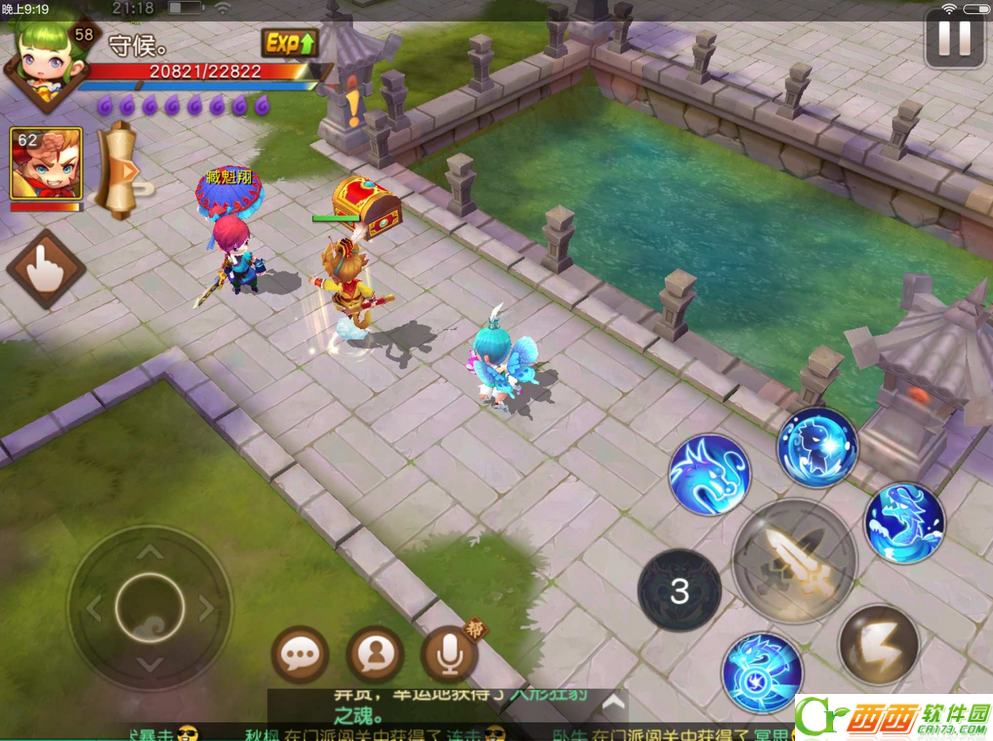Activate the microphone voice chat button
The image size is (993, 741).
click(449, 655)
